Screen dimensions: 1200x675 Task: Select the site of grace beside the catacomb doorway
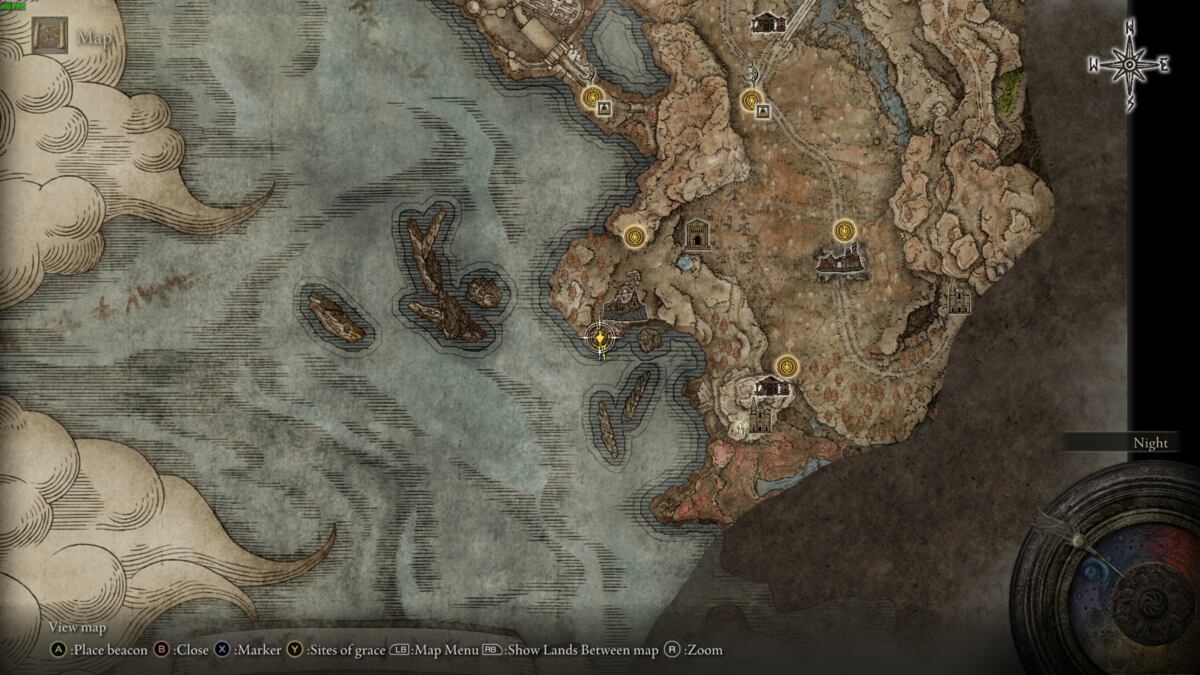point(634,237)
